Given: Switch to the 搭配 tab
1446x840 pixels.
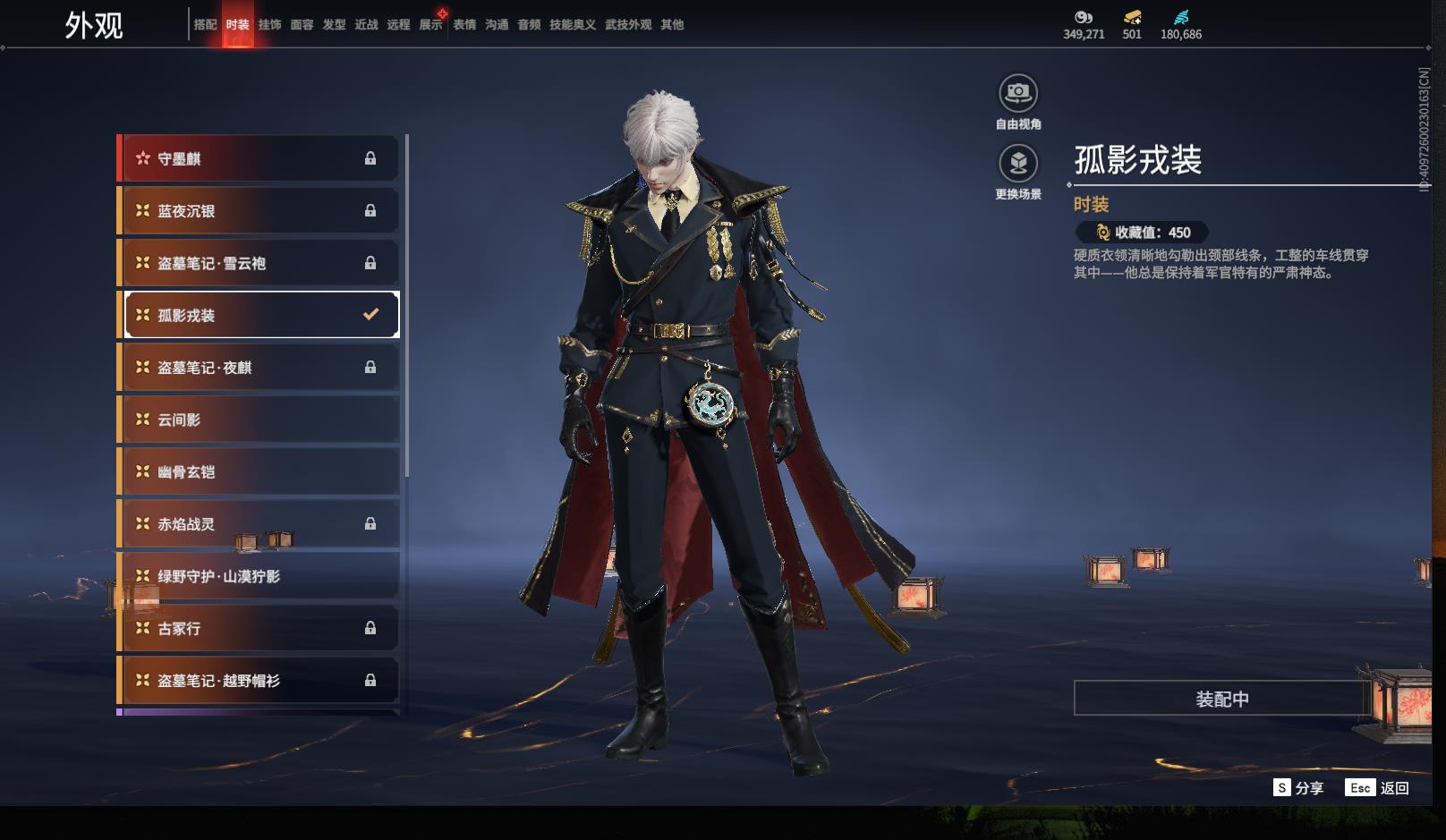Looking at the screenshot, I should [205, 25].
